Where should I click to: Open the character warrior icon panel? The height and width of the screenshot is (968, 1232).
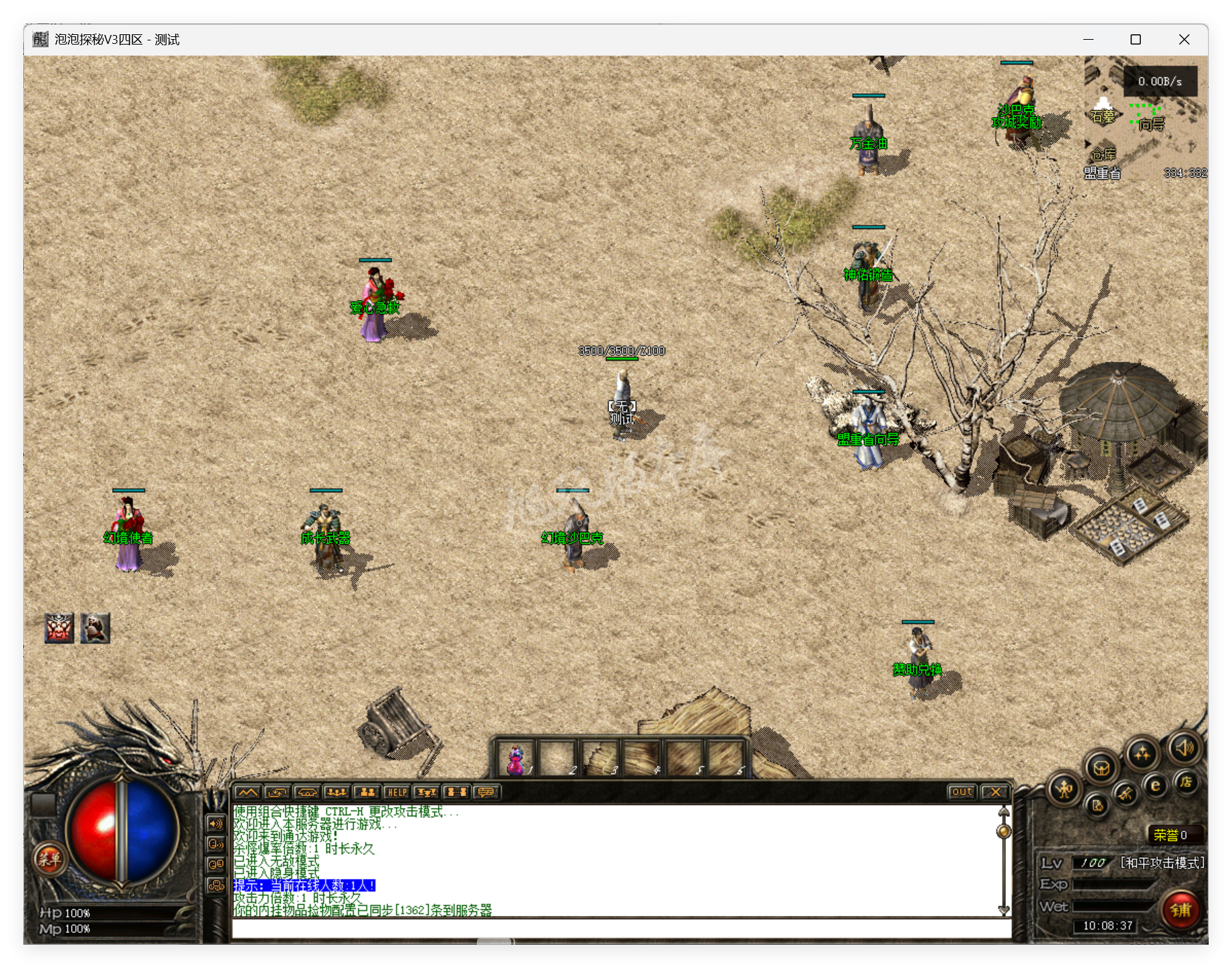pos(1064,790)
